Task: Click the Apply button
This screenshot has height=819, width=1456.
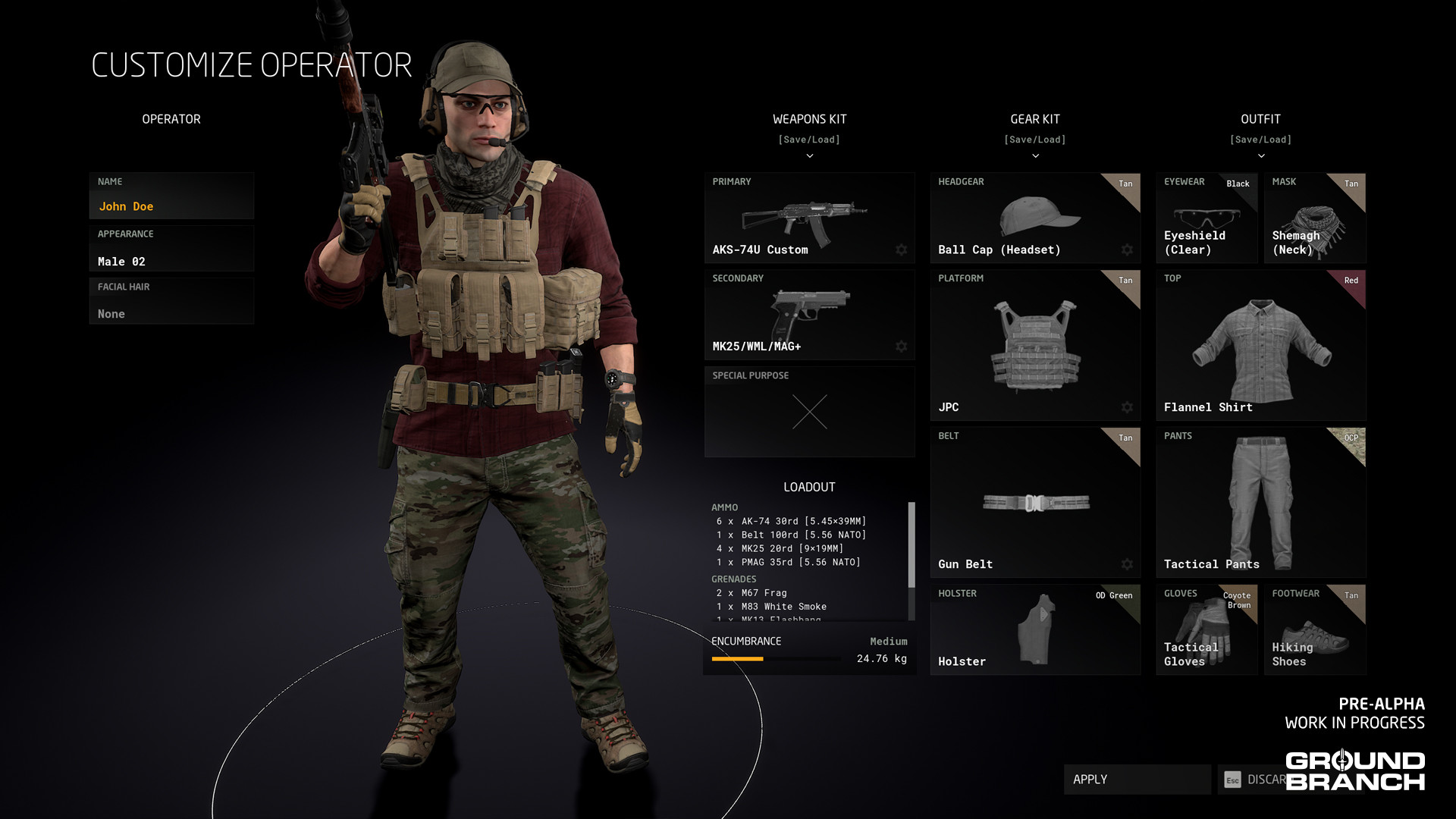Action: [x=1137, y=779]
